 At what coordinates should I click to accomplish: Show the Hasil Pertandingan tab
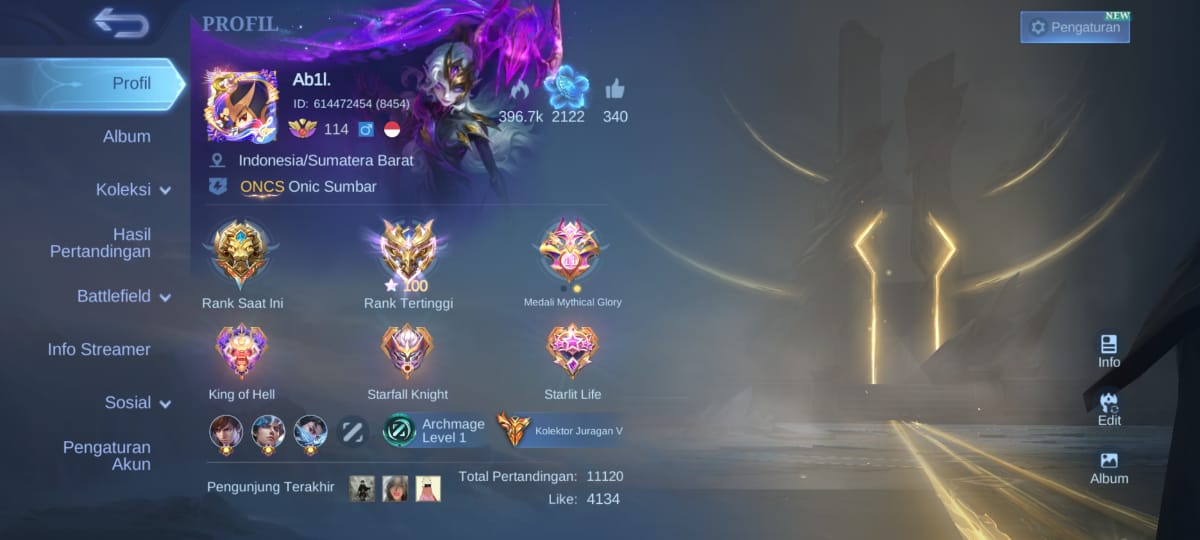[101, 243]
